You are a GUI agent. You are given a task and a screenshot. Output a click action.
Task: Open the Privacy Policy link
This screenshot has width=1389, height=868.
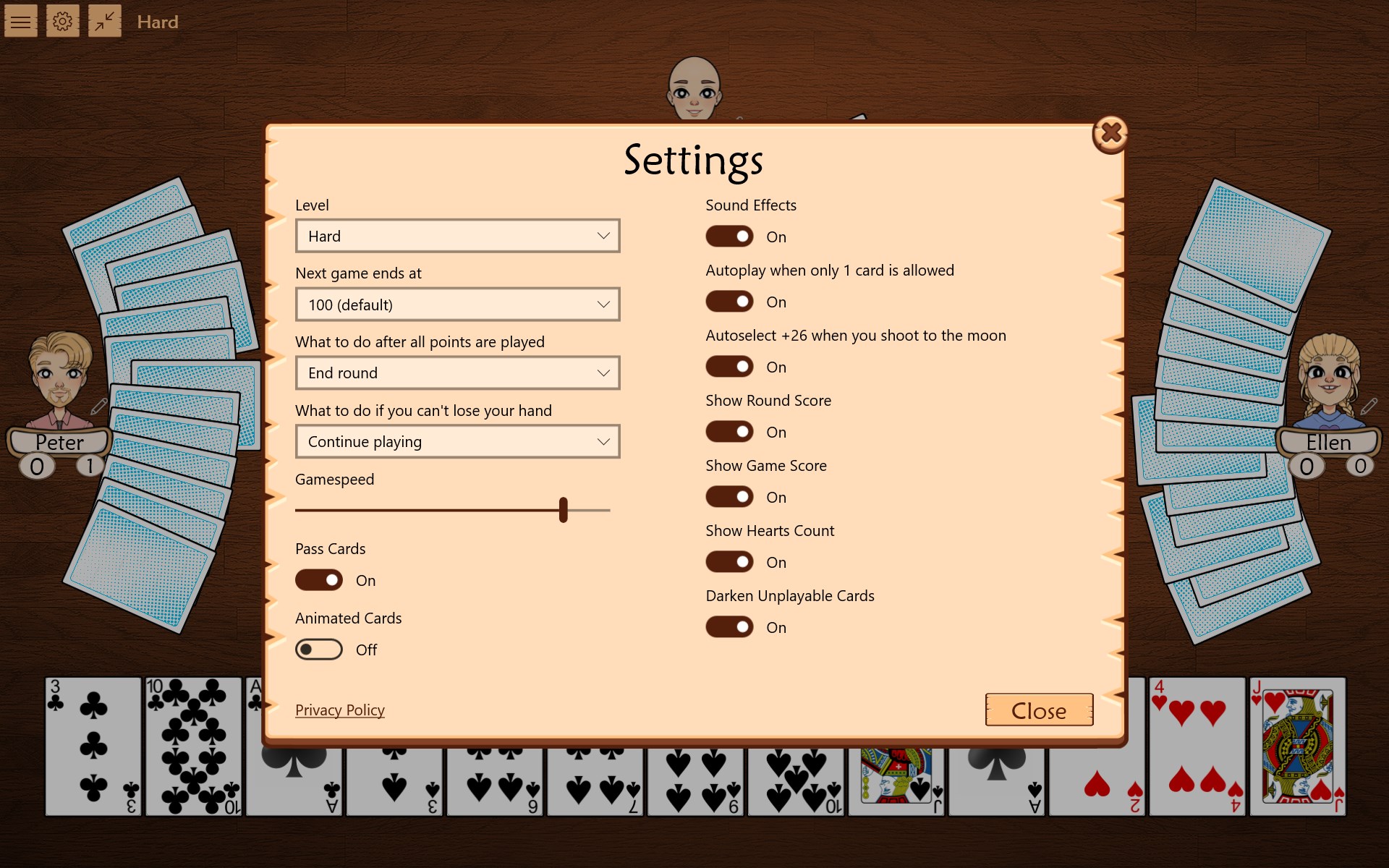tap(339, 710)
